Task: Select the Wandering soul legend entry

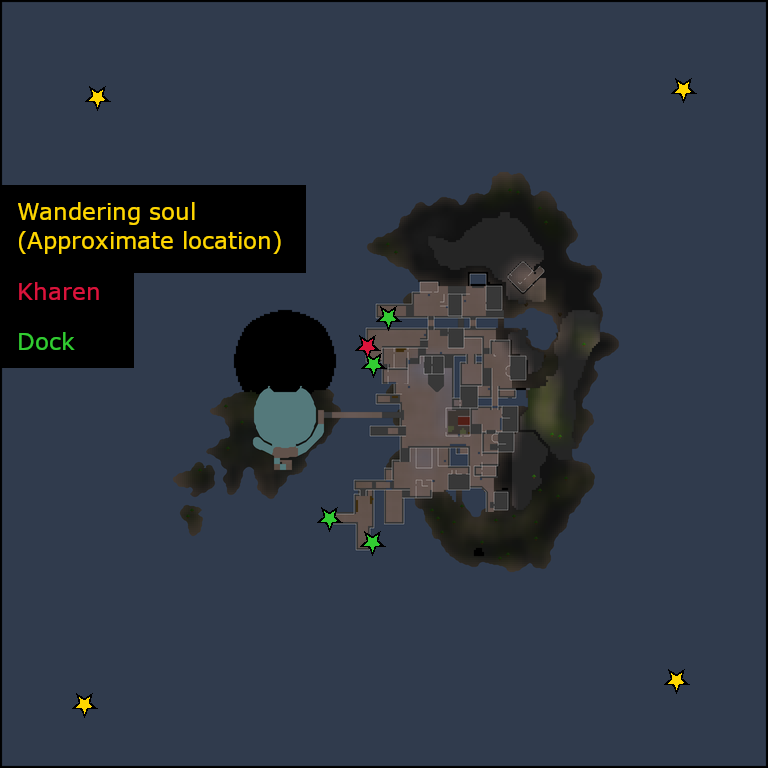Action: [x=149, y=227]
